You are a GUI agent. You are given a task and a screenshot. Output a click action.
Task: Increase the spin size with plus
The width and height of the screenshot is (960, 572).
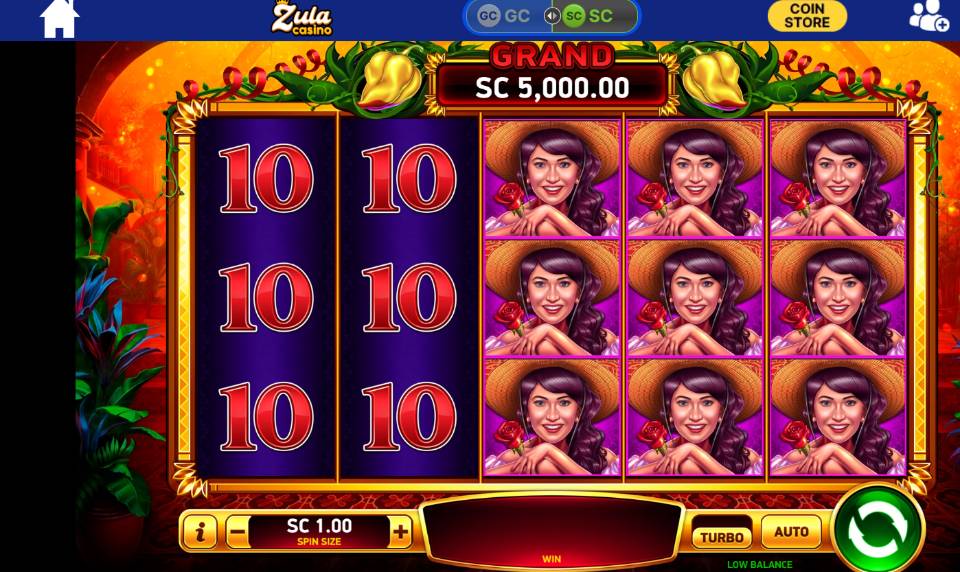(x=400, y=532)
